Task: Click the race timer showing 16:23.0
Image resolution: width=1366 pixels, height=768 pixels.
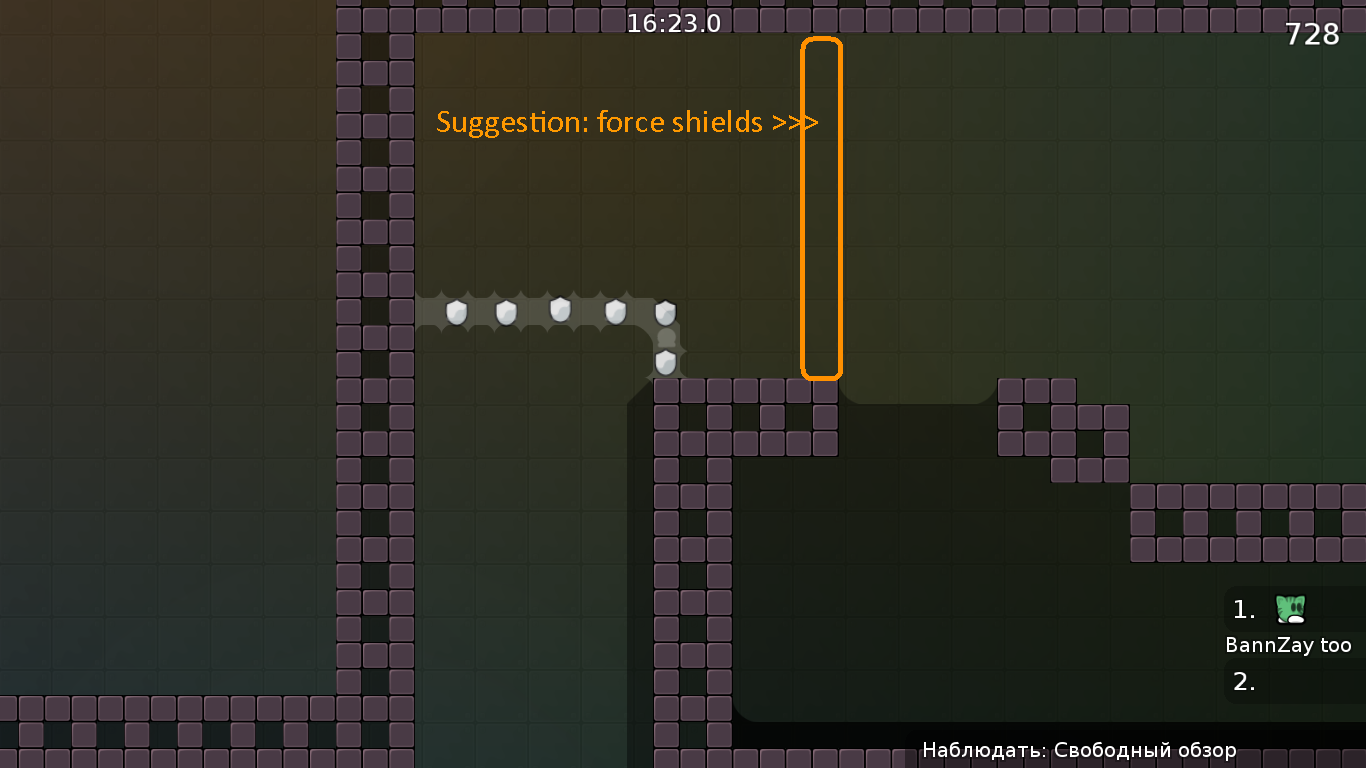Action: click(673, 22)
